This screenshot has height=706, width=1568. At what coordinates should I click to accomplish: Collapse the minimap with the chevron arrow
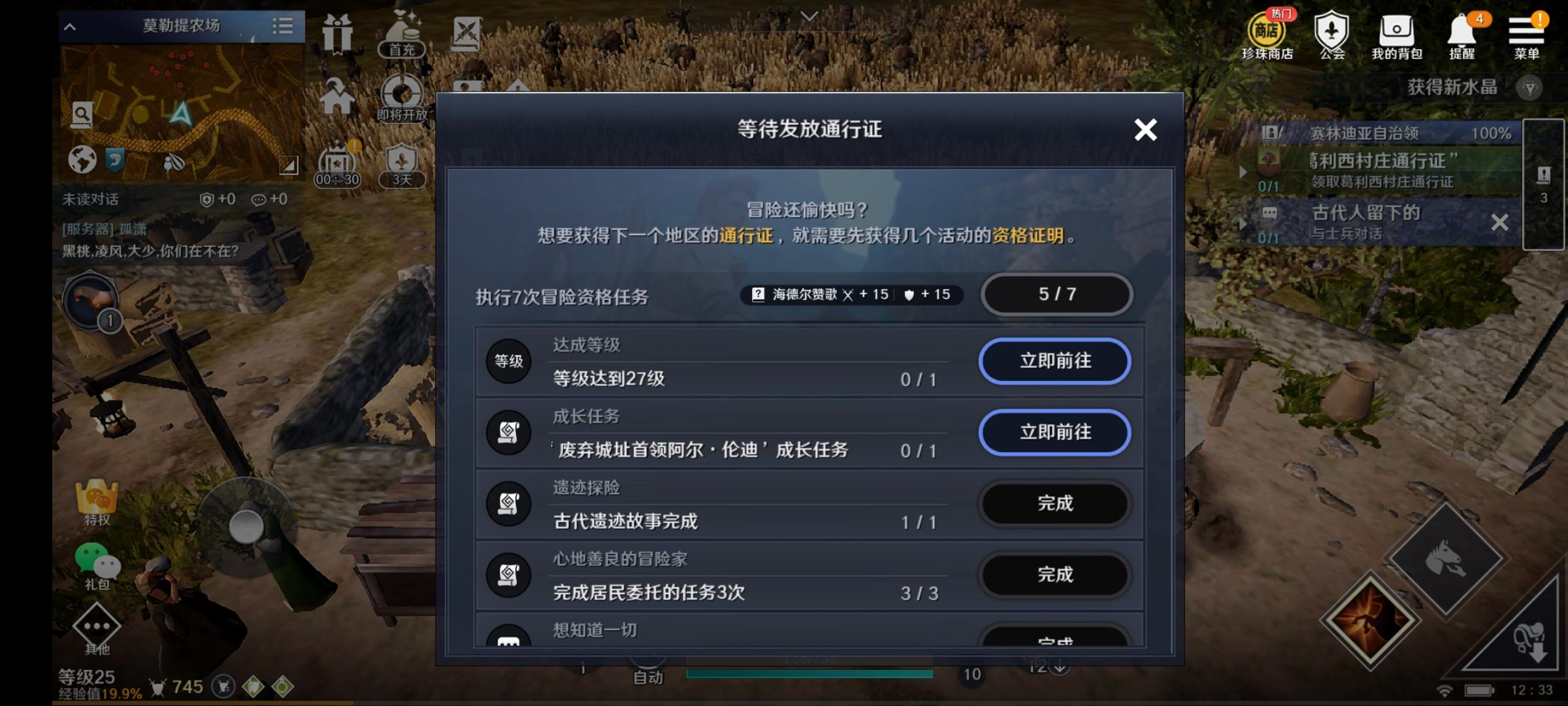point(70,27)
